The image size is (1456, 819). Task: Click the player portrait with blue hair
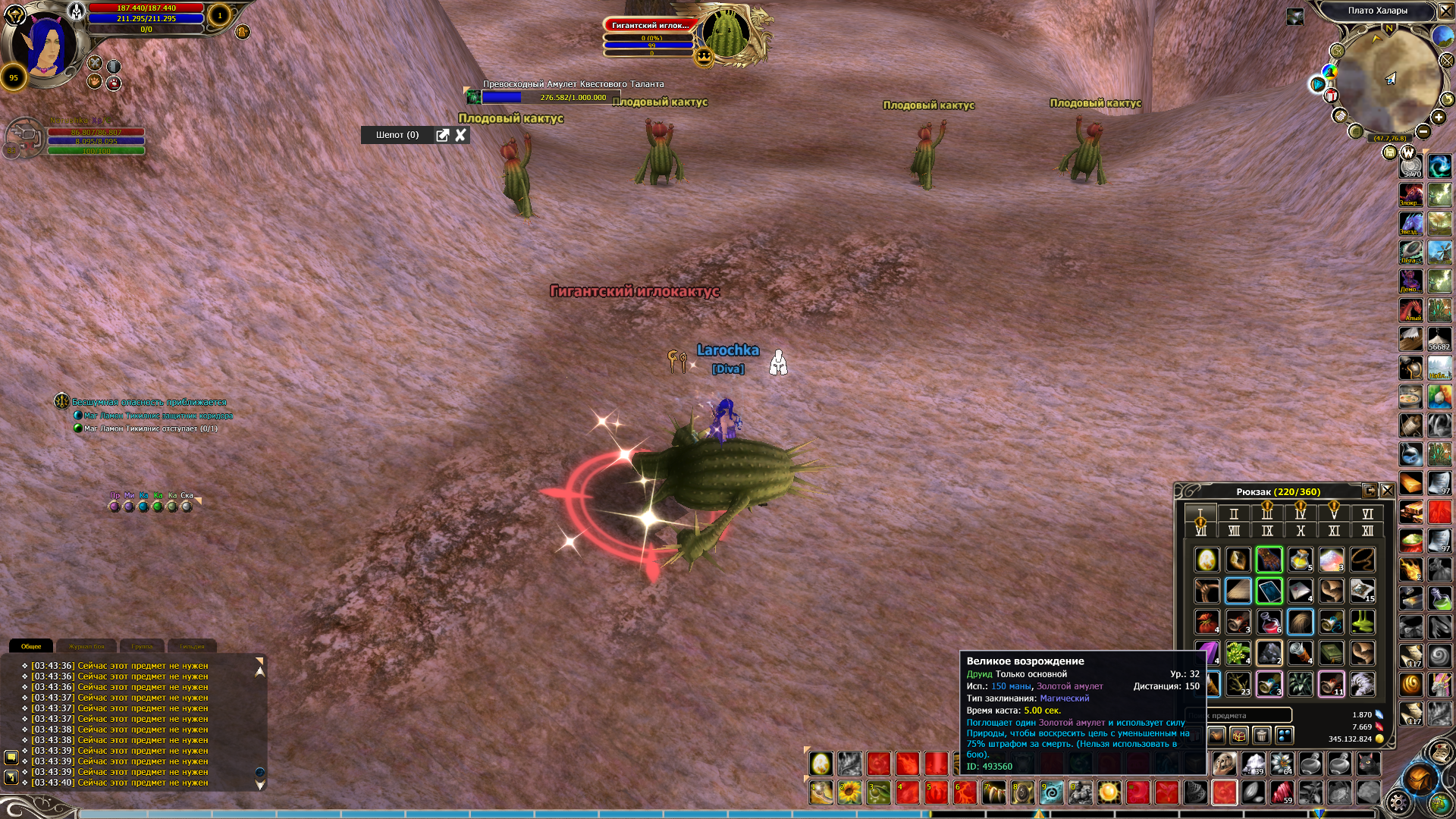[47, 45]
